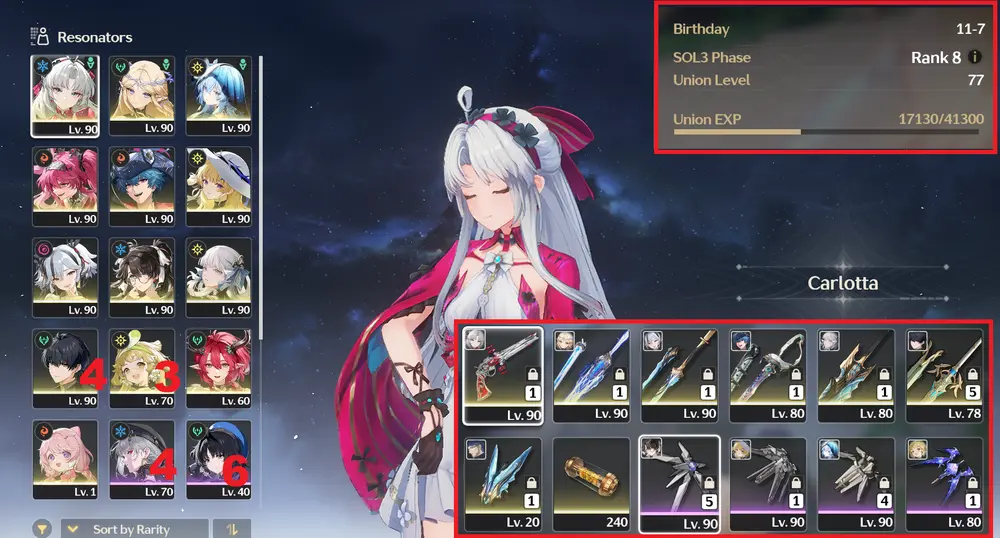Screen dimensions: 1000x538
Task: Toggle the sort order arrows button
Action: pos(232,529)
